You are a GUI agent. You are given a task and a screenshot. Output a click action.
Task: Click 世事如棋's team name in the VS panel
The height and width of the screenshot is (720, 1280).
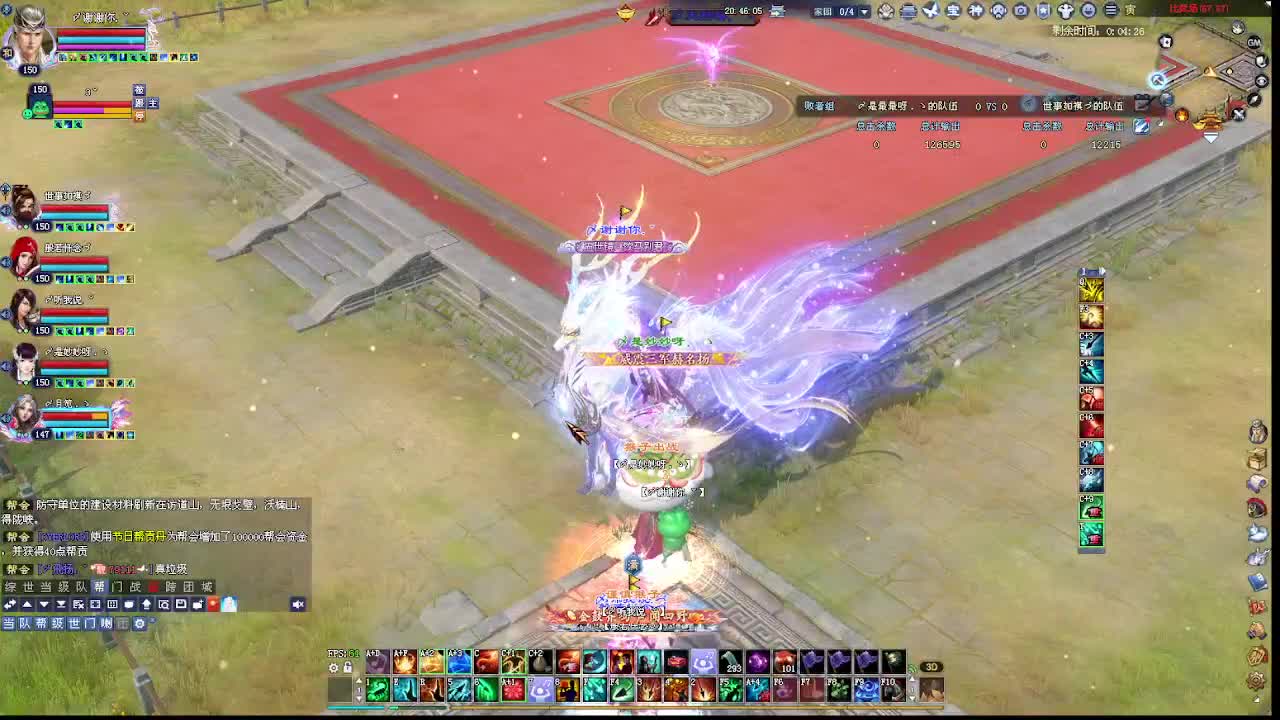pyautogui.click(x=1081, y=105)
